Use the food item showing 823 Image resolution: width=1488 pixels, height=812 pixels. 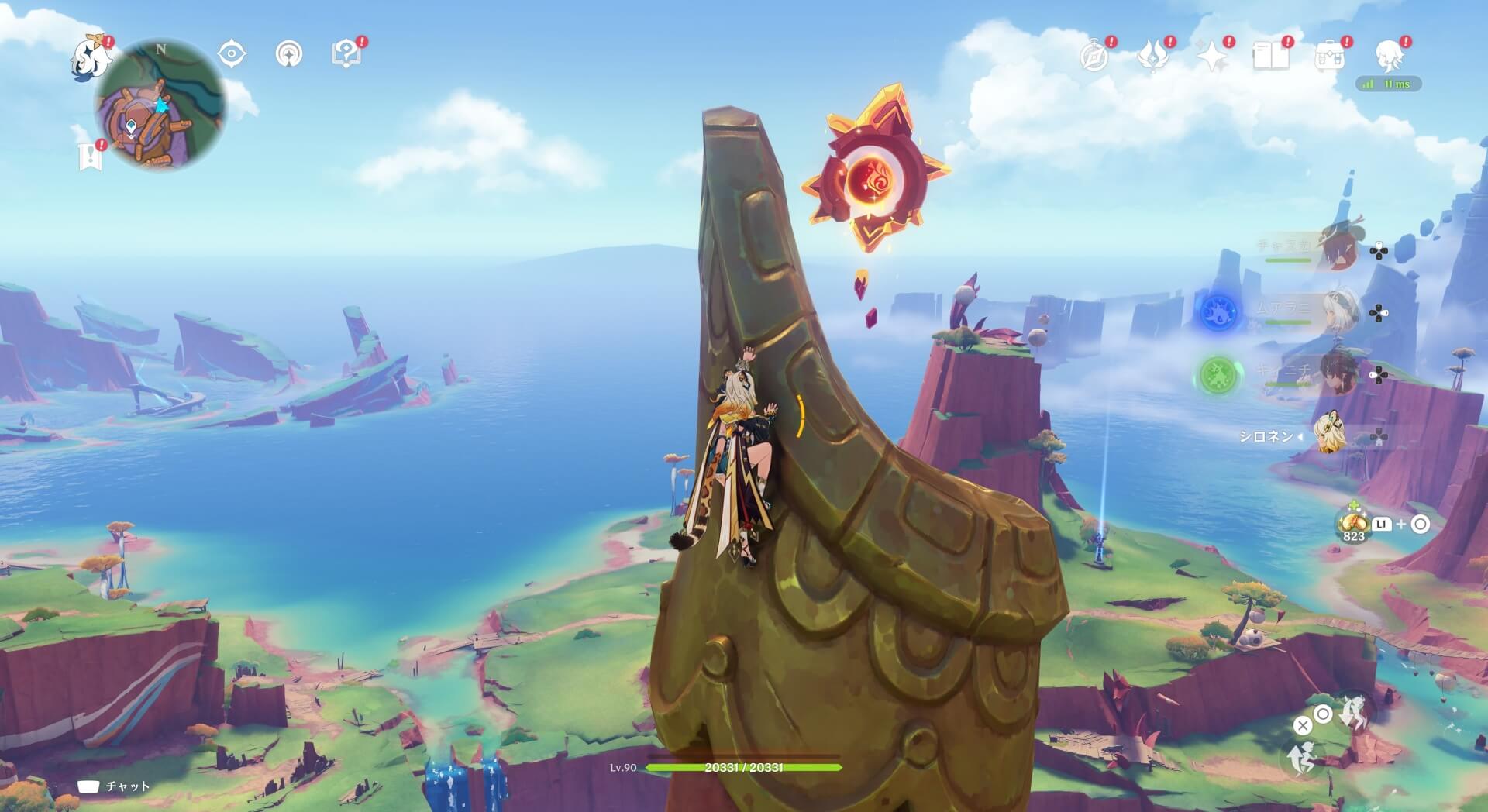(x=1354, y=523)
